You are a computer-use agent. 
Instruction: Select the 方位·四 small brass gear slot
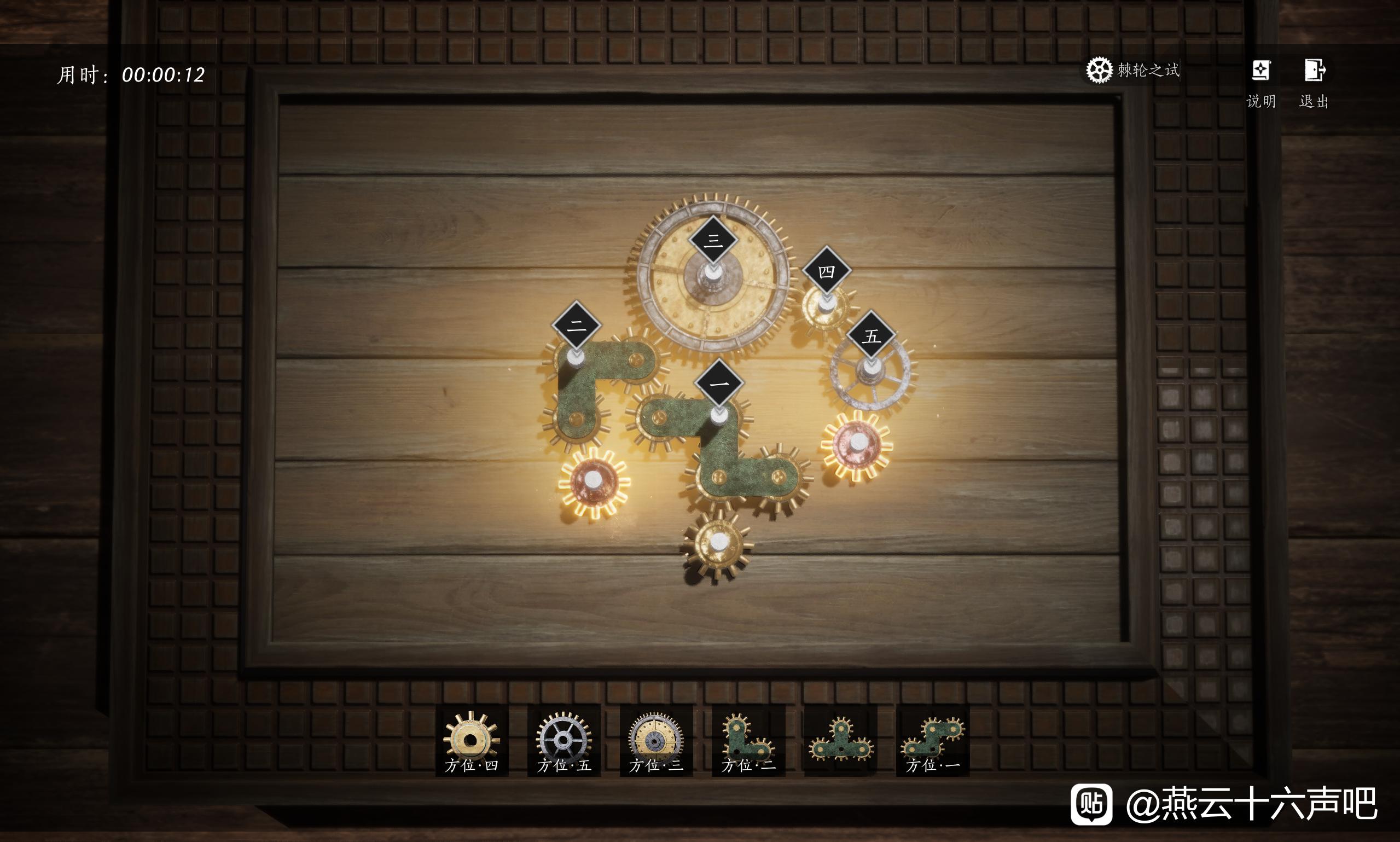472,740
